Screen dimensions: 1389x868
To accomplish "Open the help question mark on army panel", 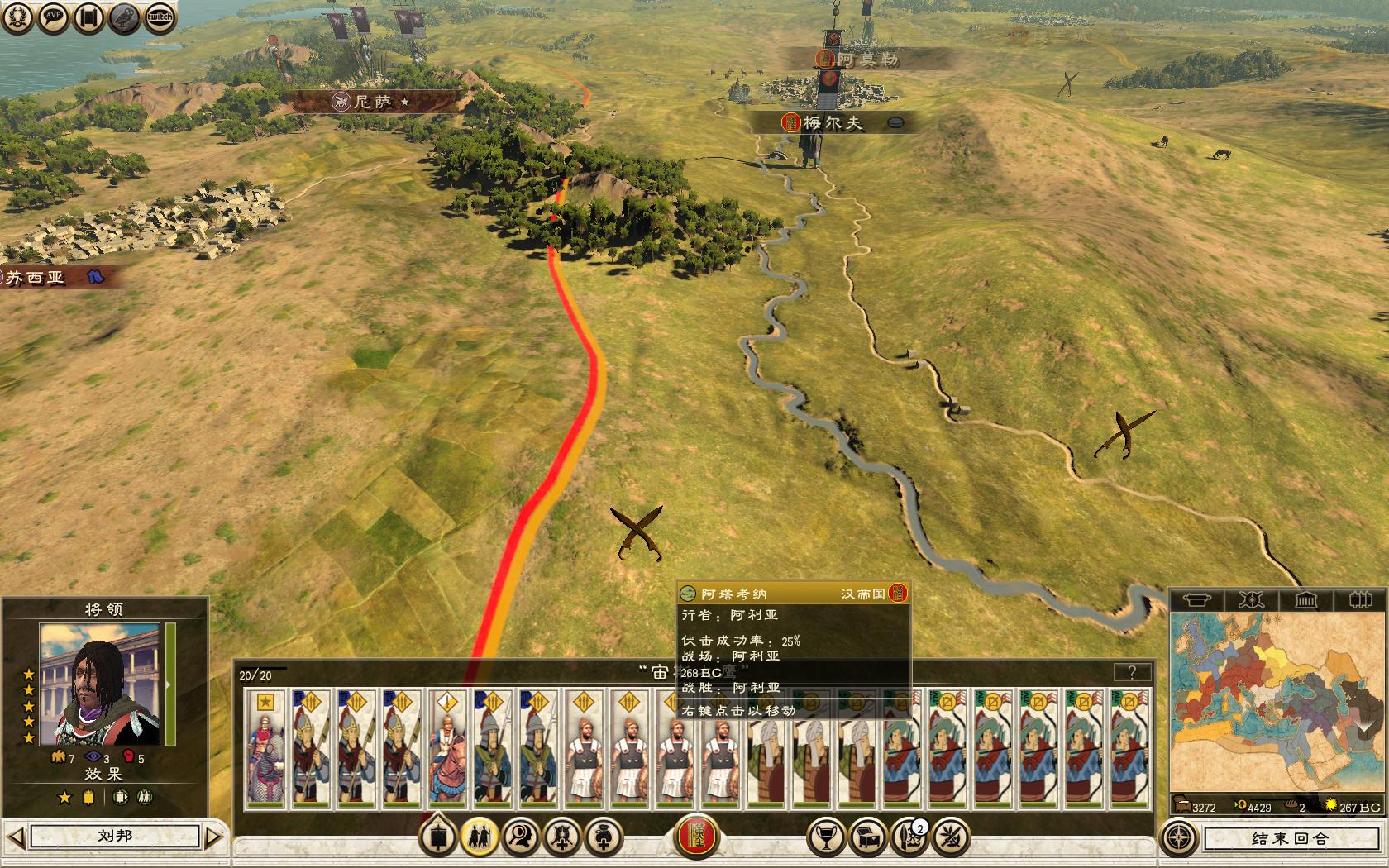I will (x=1132, y=672).
